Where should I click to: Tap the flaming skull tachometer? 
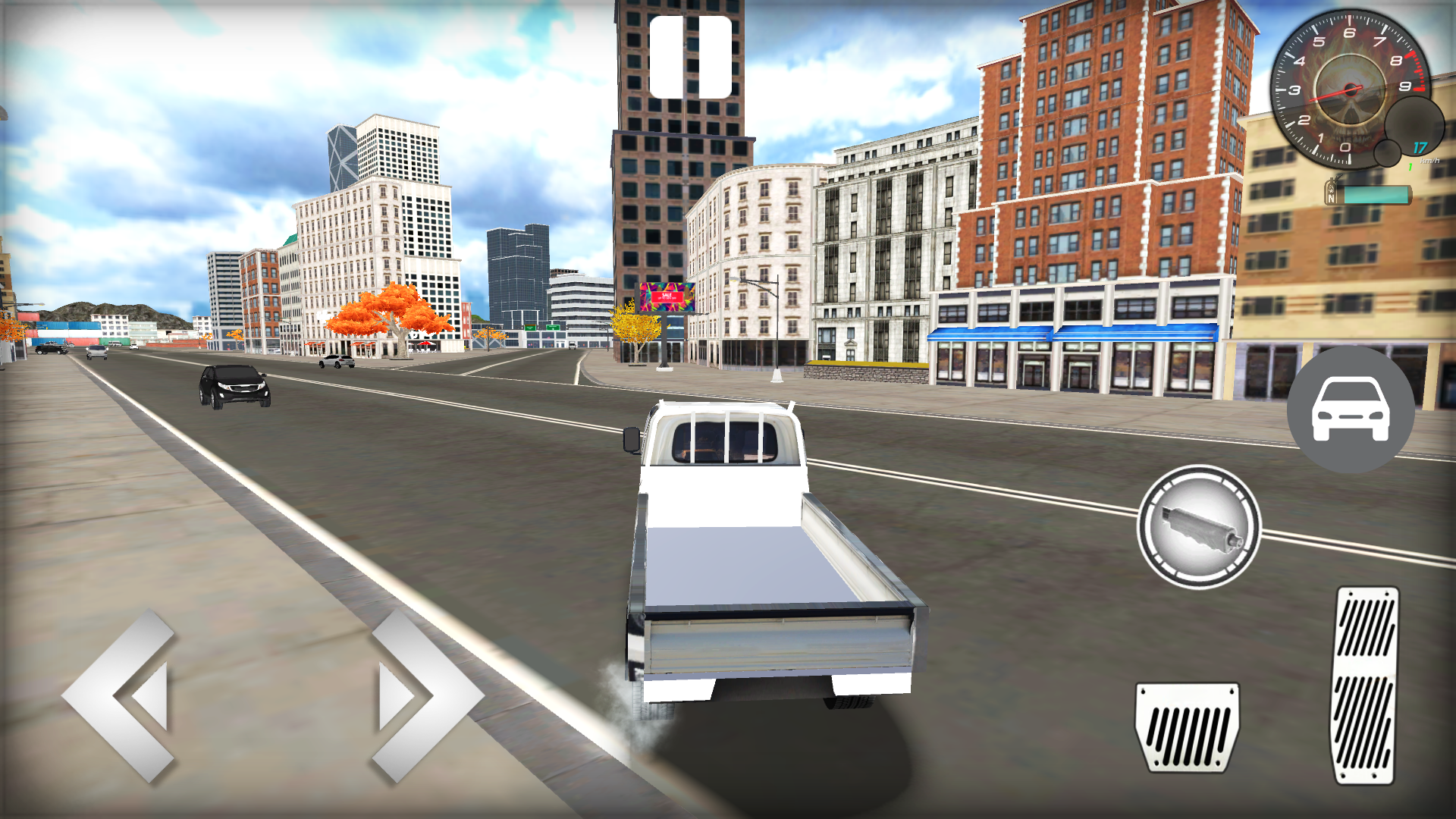coord(1350,89)
